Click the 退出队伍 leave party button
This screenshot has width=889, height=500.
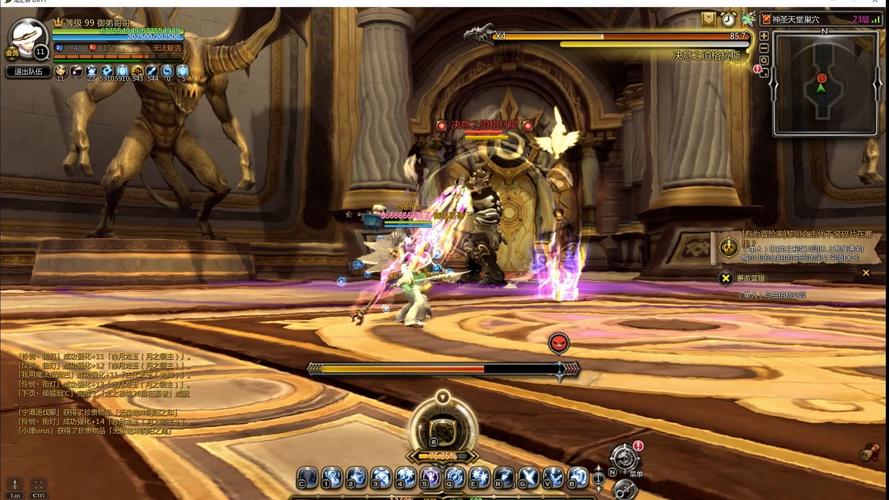[x=29, y=72]
